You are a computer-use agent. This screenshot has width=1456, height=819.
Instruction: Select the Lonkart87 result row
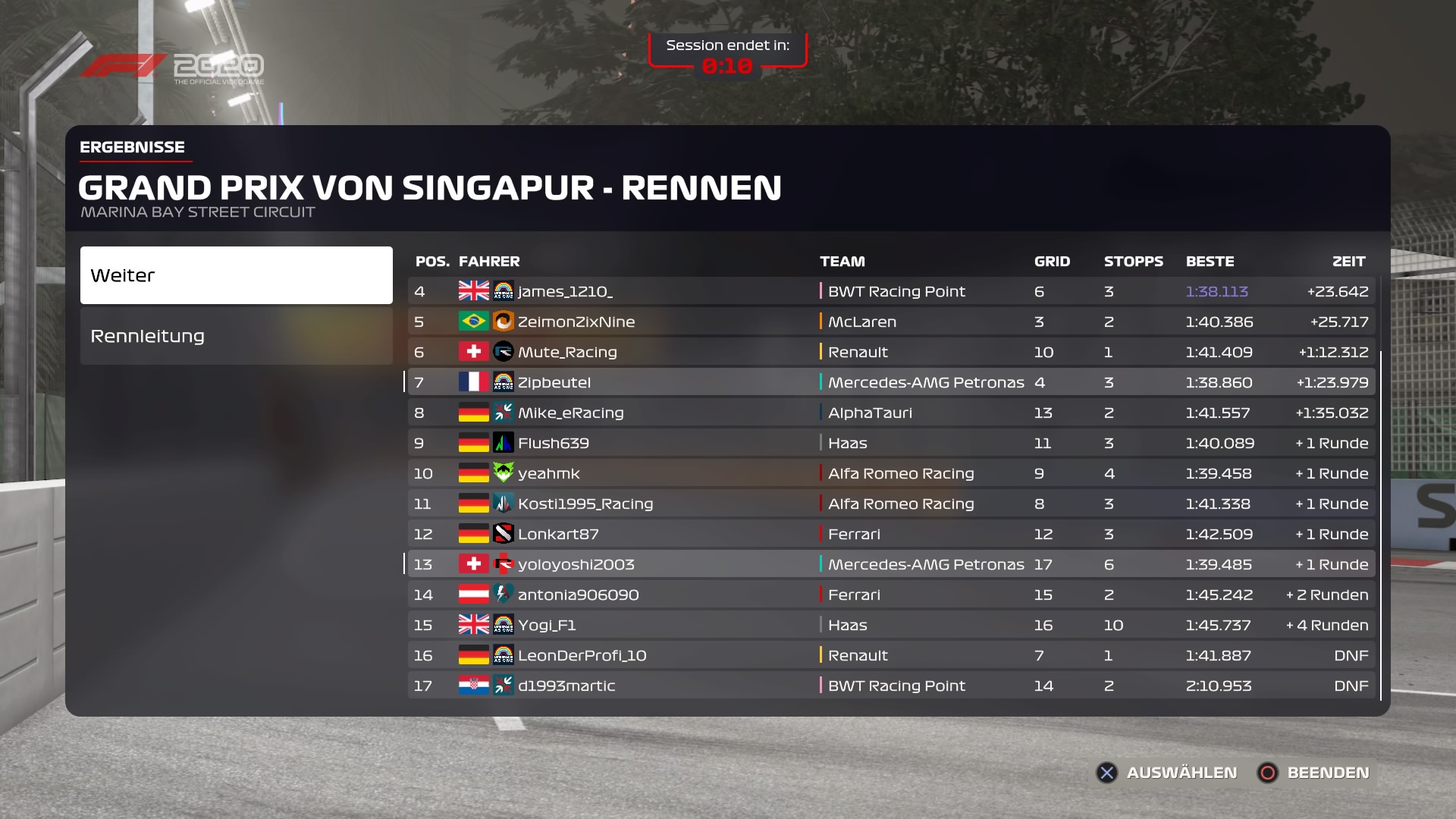point(891,534)
